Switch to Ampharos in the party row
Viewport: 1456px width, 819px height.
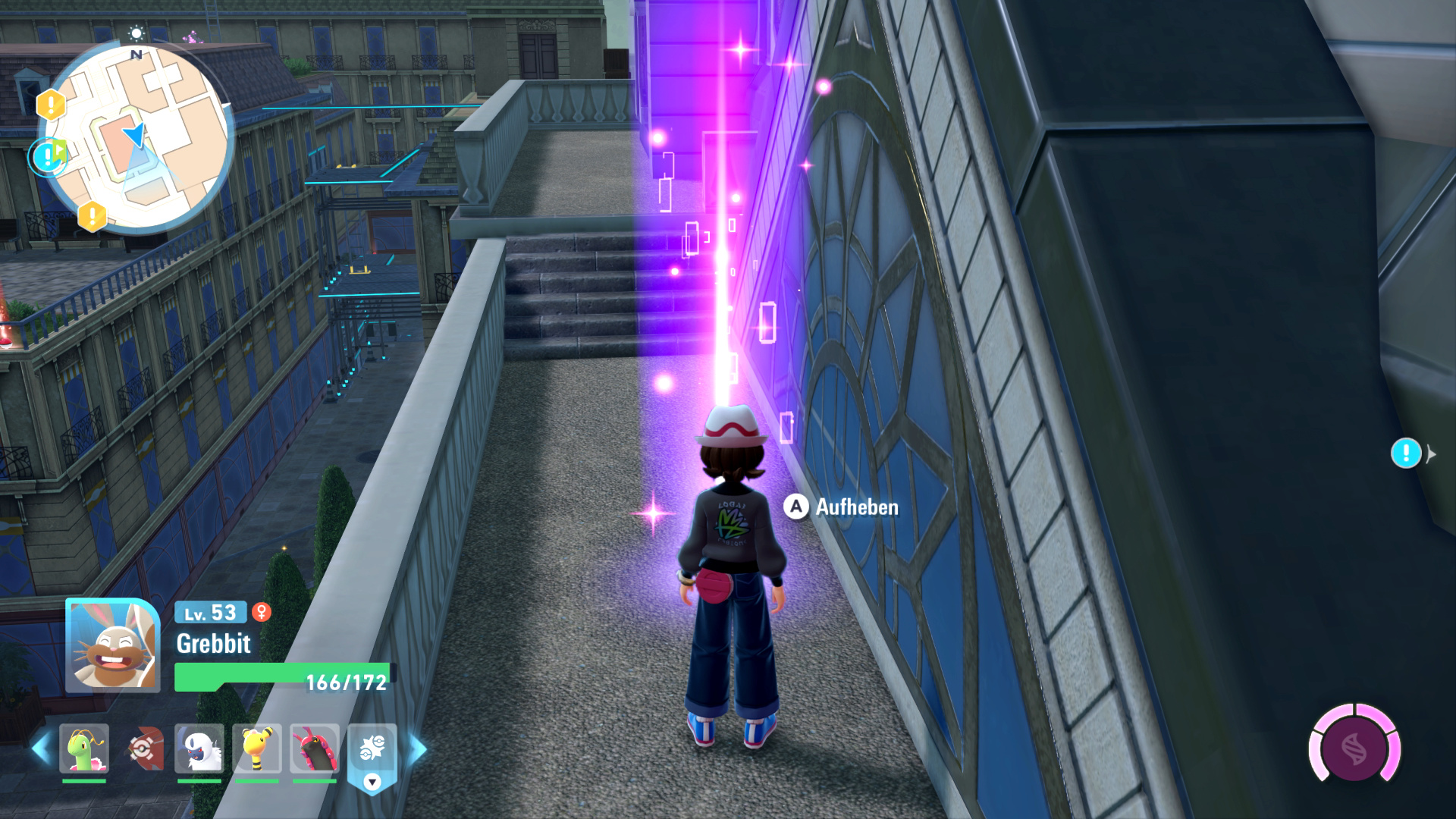coord(257,748)
